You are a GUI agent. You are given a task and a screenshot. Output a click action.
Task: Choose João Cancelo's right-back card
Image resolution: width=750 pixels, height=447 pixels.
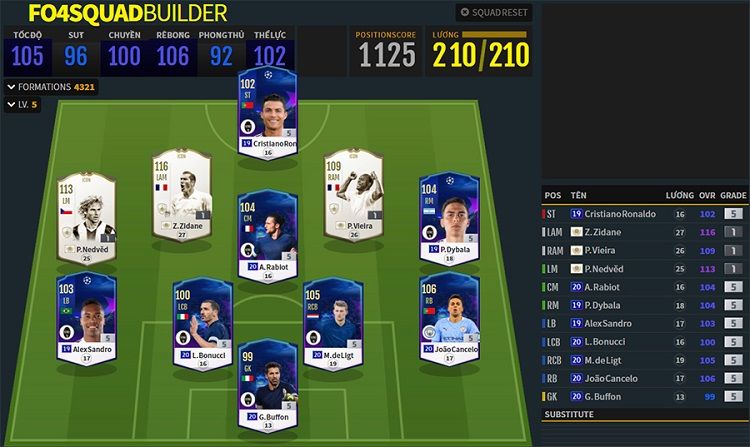(448, 317)
